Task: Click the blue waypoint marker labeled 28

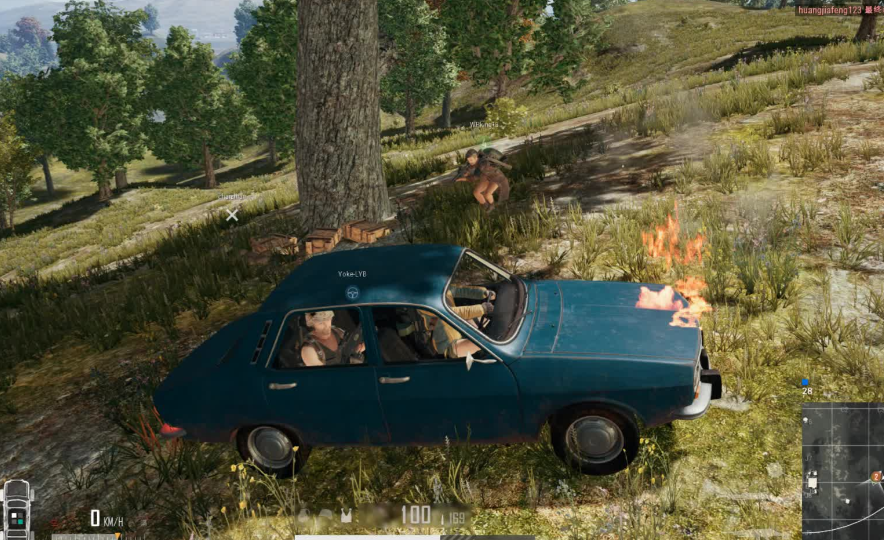Action: (805, 382)
